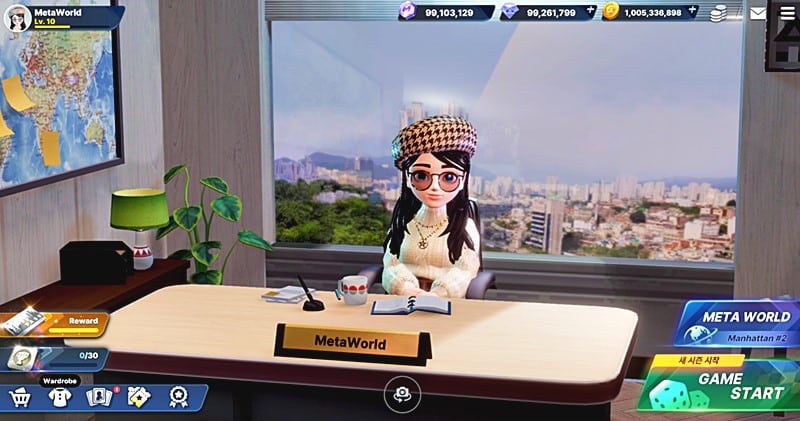Open the Wardrobe shirt icon
This screenshot has width=800, height=421.
point(59,397)
